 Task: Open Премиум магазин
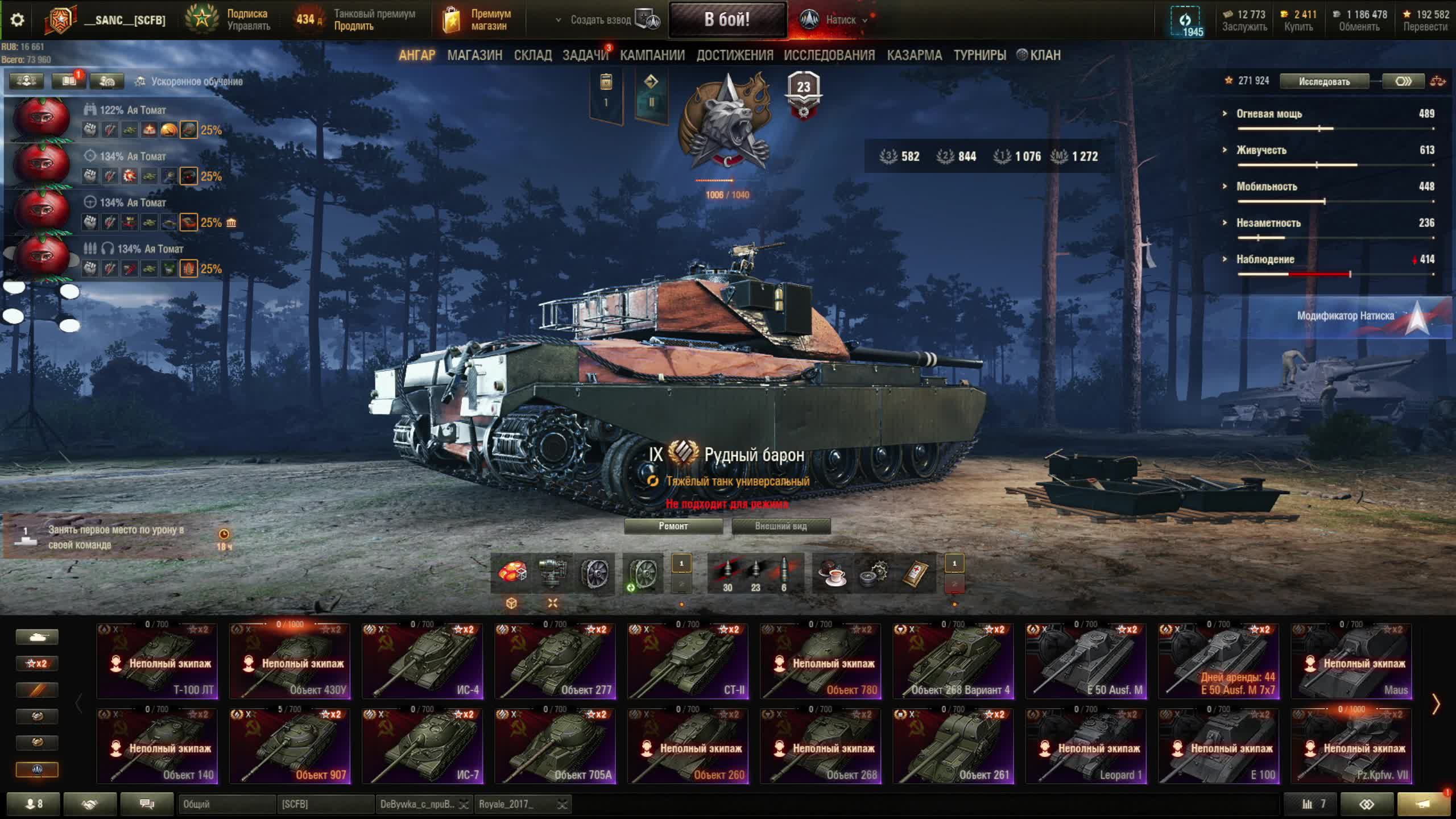tap(478, 20)
